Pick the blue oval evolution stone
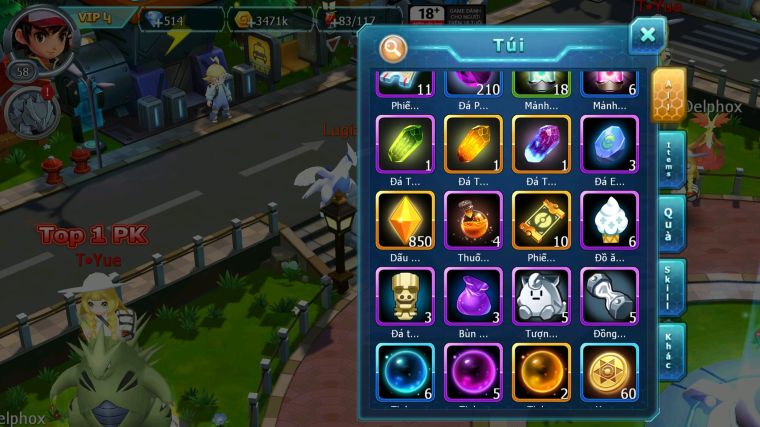760x427 pixels. tap(609, 145)
